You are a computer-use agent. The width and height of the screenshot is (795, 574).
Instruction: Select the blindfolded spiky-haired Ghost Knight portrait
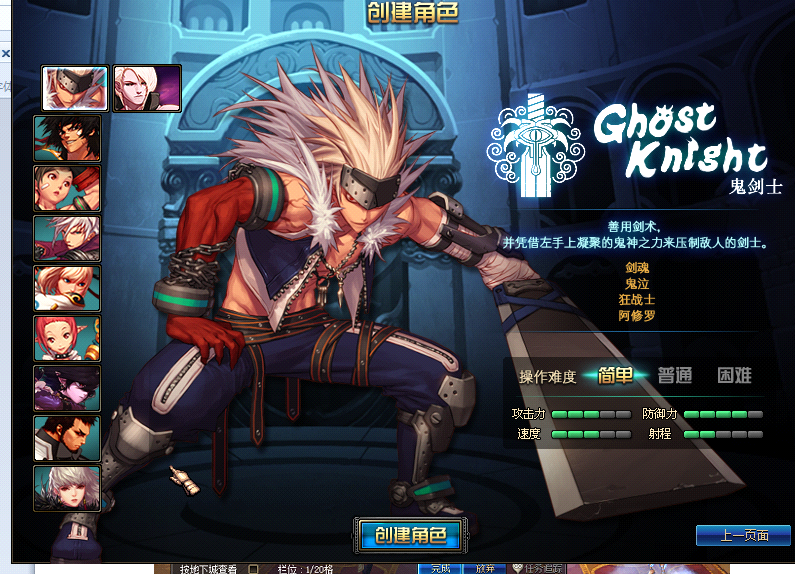click(75, 88)
